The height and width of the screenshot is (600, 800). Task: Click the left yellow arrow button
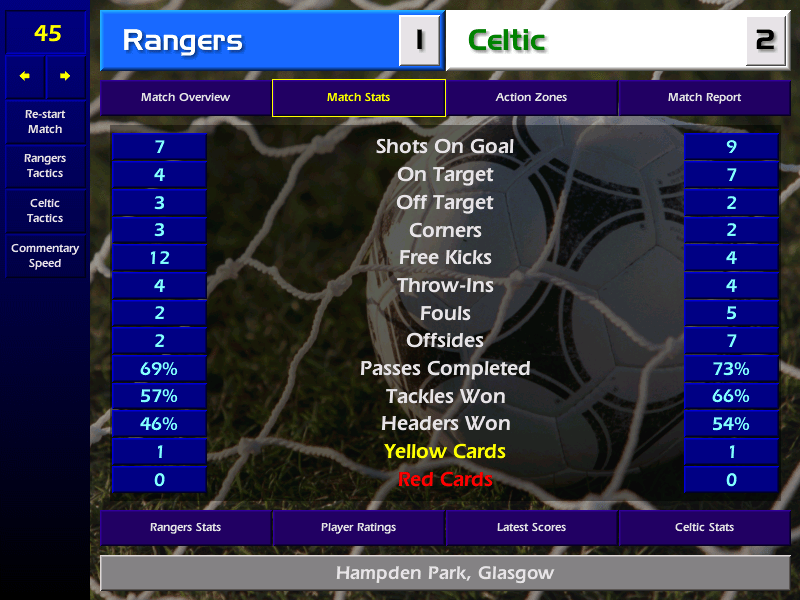pyautogui.click(x=25, y=76)
